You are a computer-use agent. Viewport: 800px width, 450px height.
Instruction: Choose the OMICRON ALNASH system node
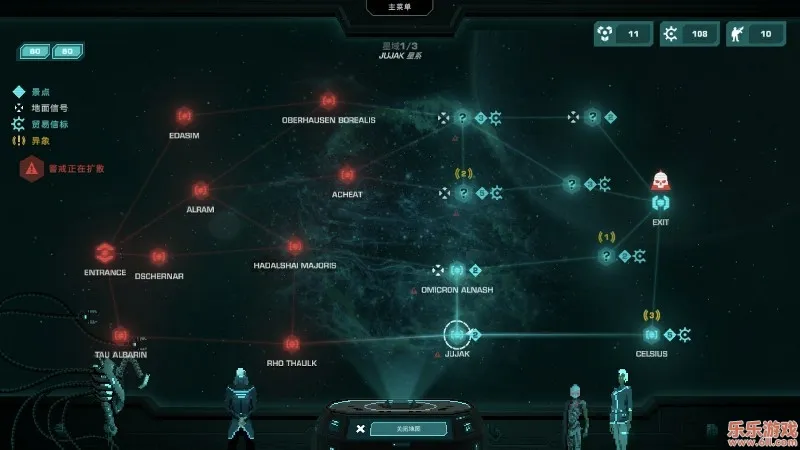(457, 270)
